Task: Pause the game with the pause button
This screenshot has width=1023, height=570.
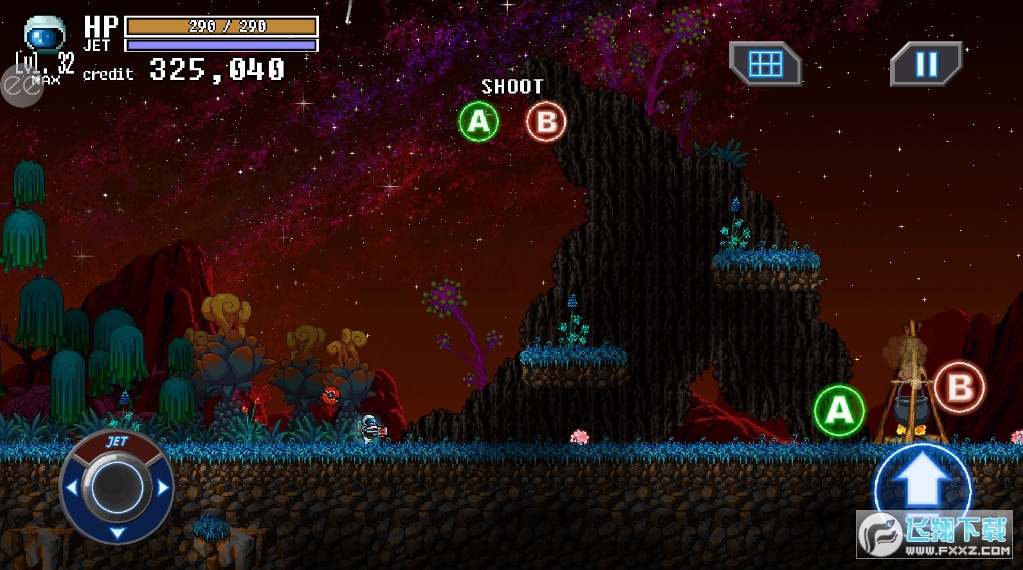Action: [x=926, y=64]
